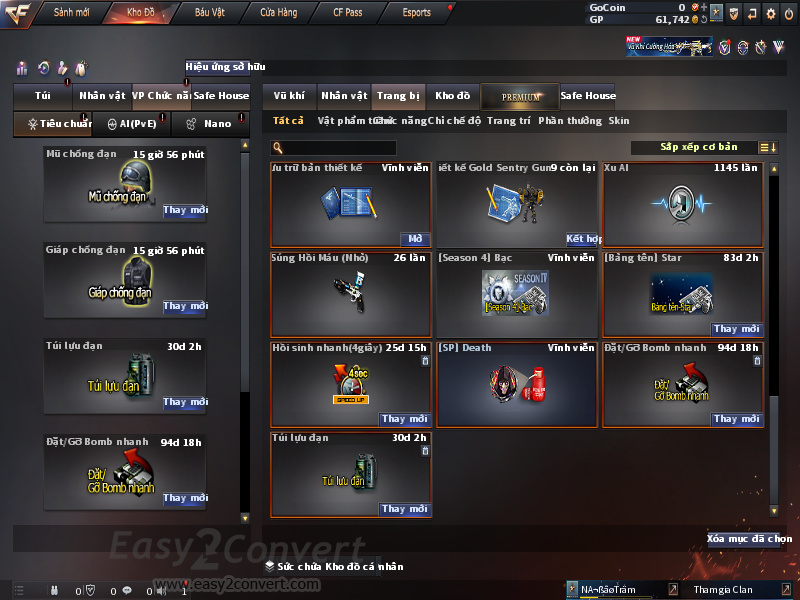800x600 pixels.
Task: Choose the [SP] Death item
Action: coord(517,384)
